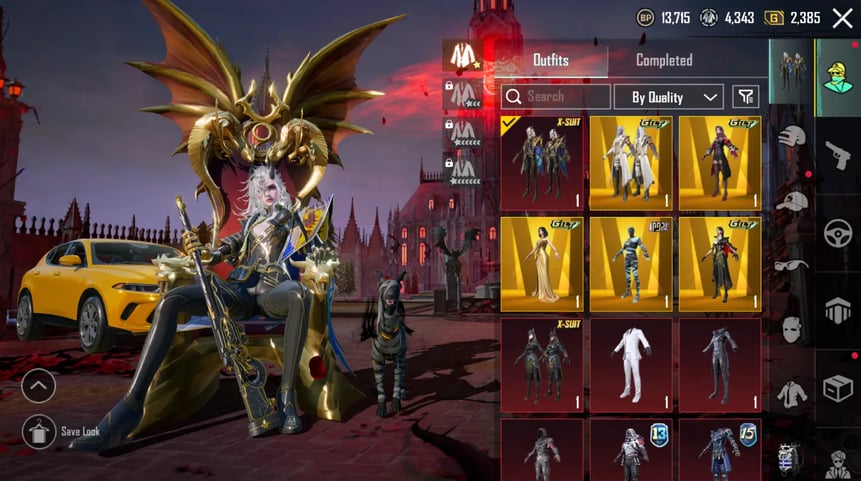Switch to the Completed tab

pyautogui.click(x=664, y=60)
